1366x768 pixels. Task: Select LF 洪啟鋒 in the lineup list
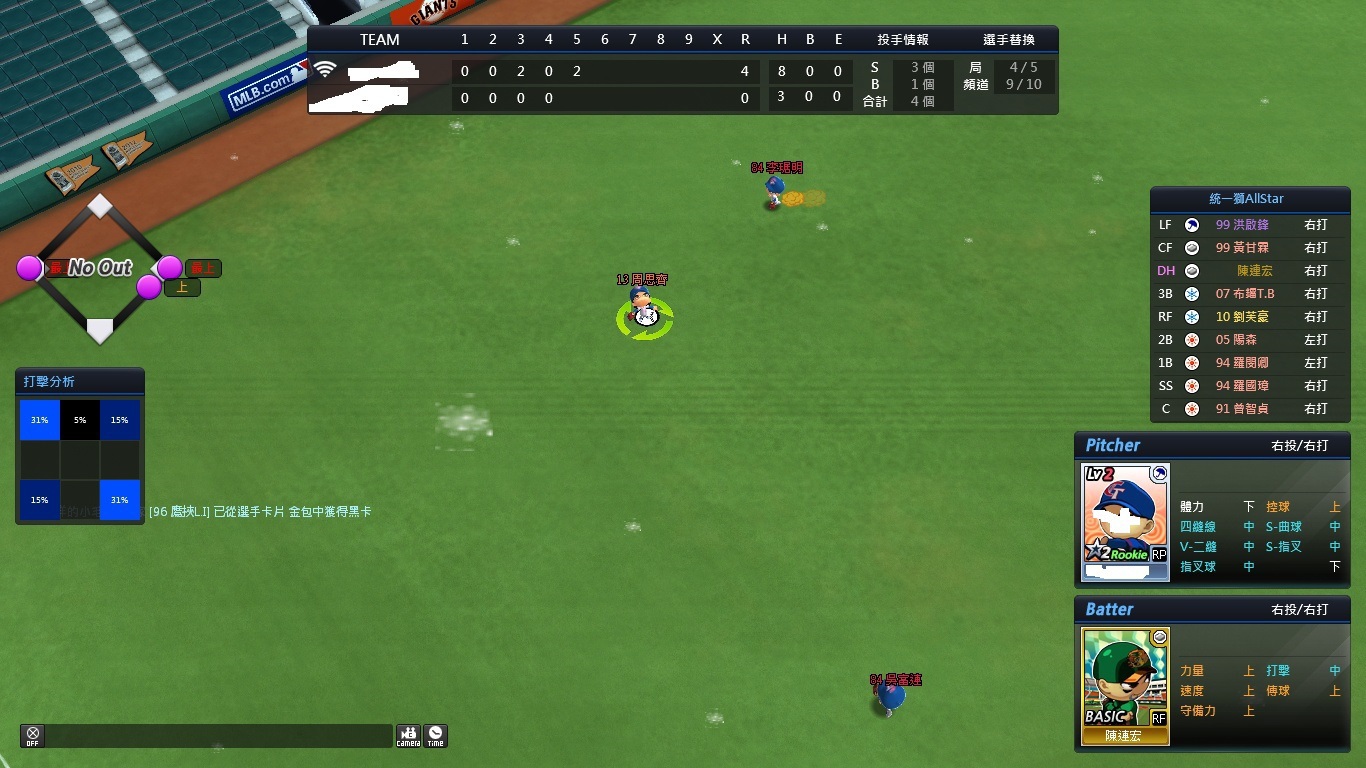tap(1250, 225)
